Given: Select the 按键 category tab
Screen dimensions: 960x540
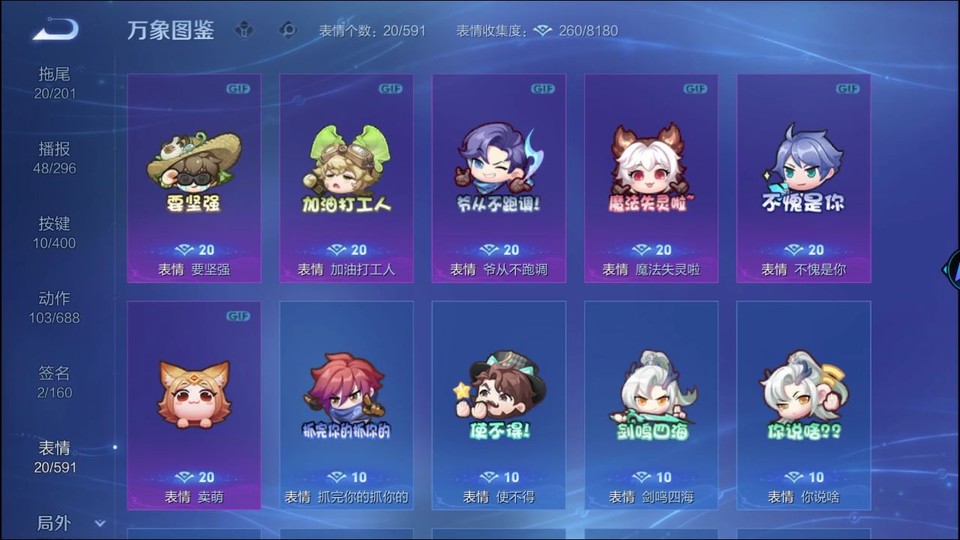Looking at the screenshot, I should [55, 233].
